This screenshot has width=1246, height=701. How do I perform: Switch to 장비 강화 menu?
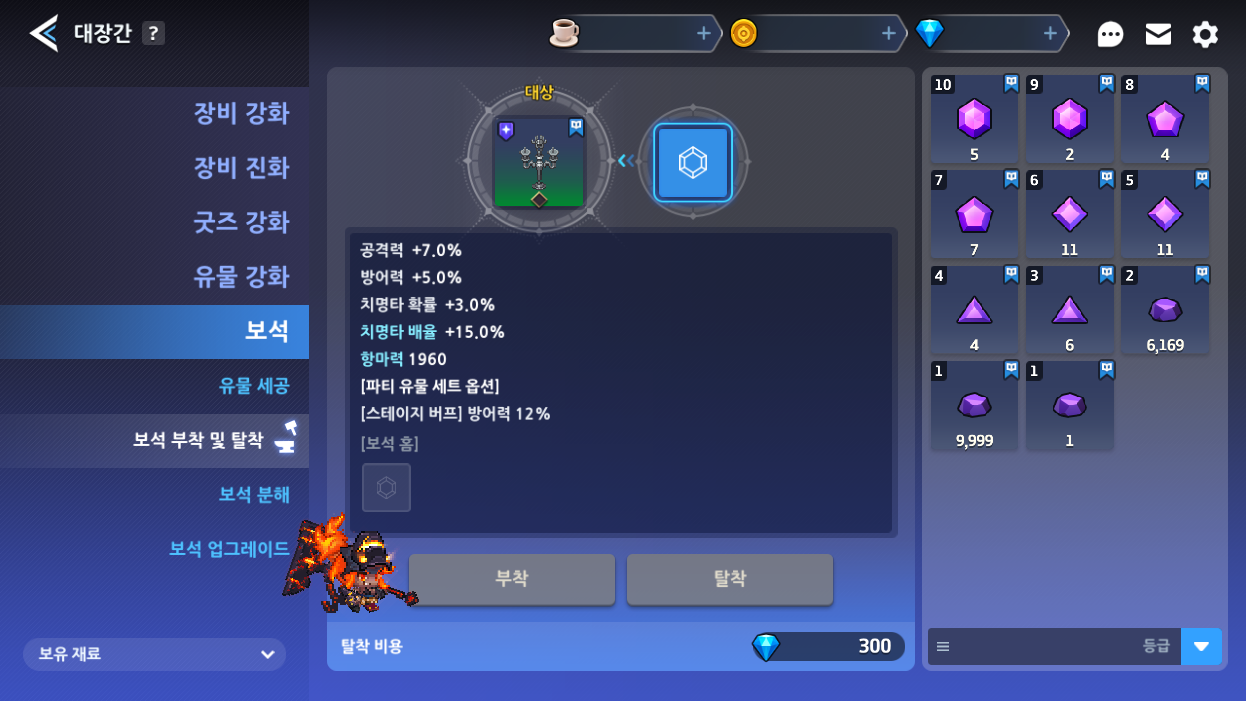[x=241, y=113]
